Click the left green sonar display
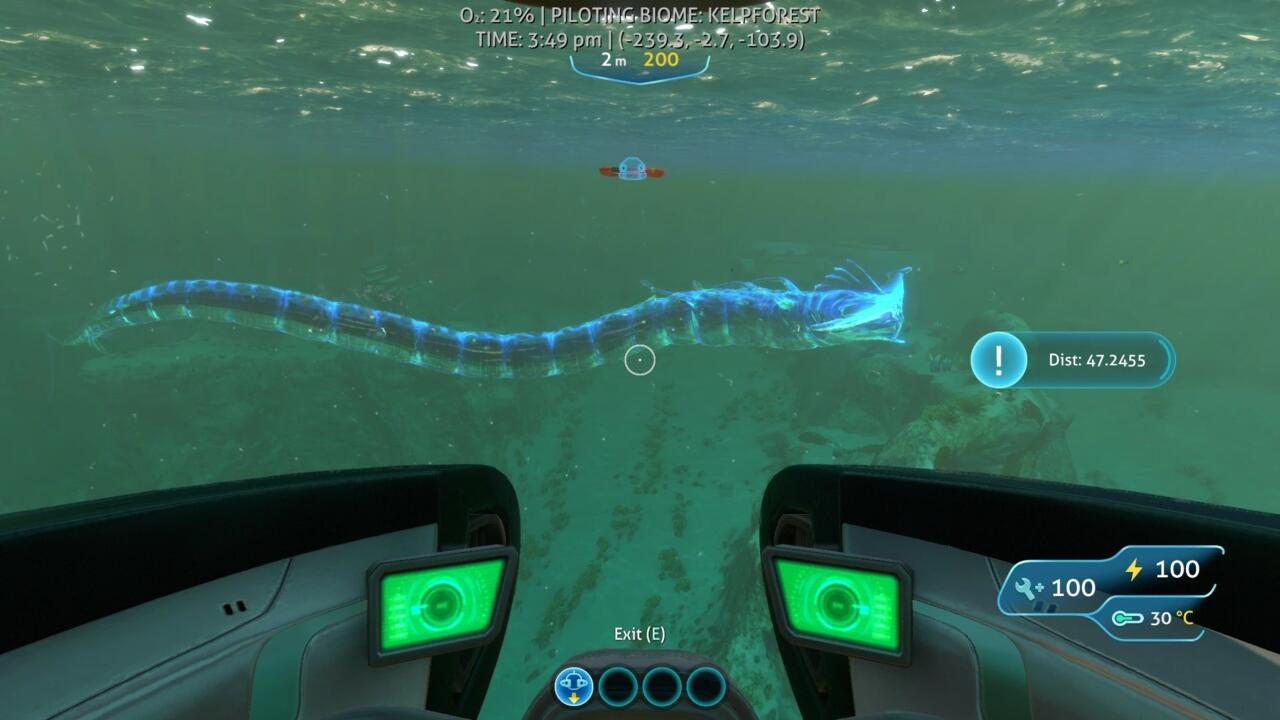The width and height of the screenshot is (1280, 720). coord(438,602)
